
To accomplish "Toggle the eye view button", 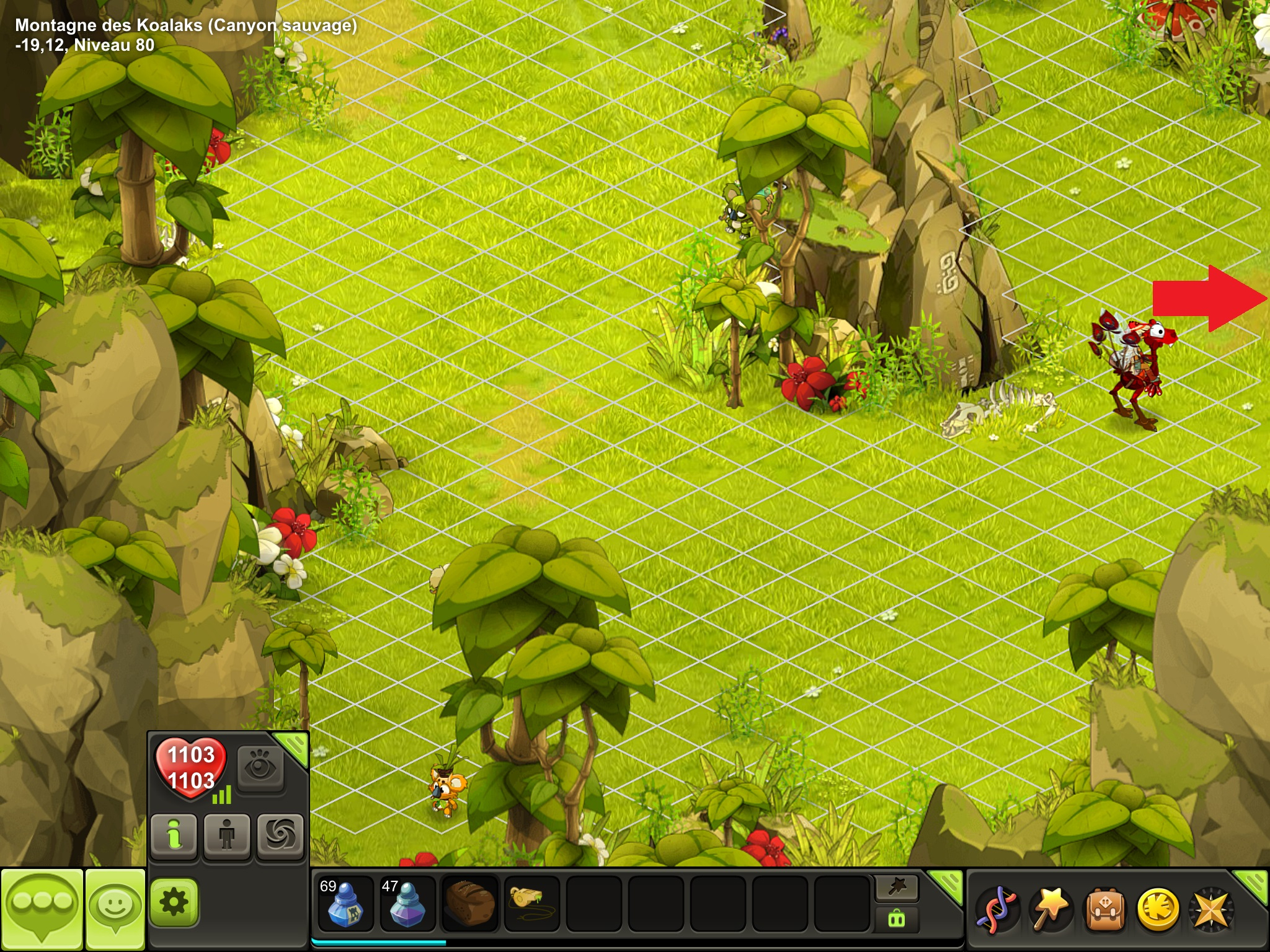I will (x=260, y=769).
